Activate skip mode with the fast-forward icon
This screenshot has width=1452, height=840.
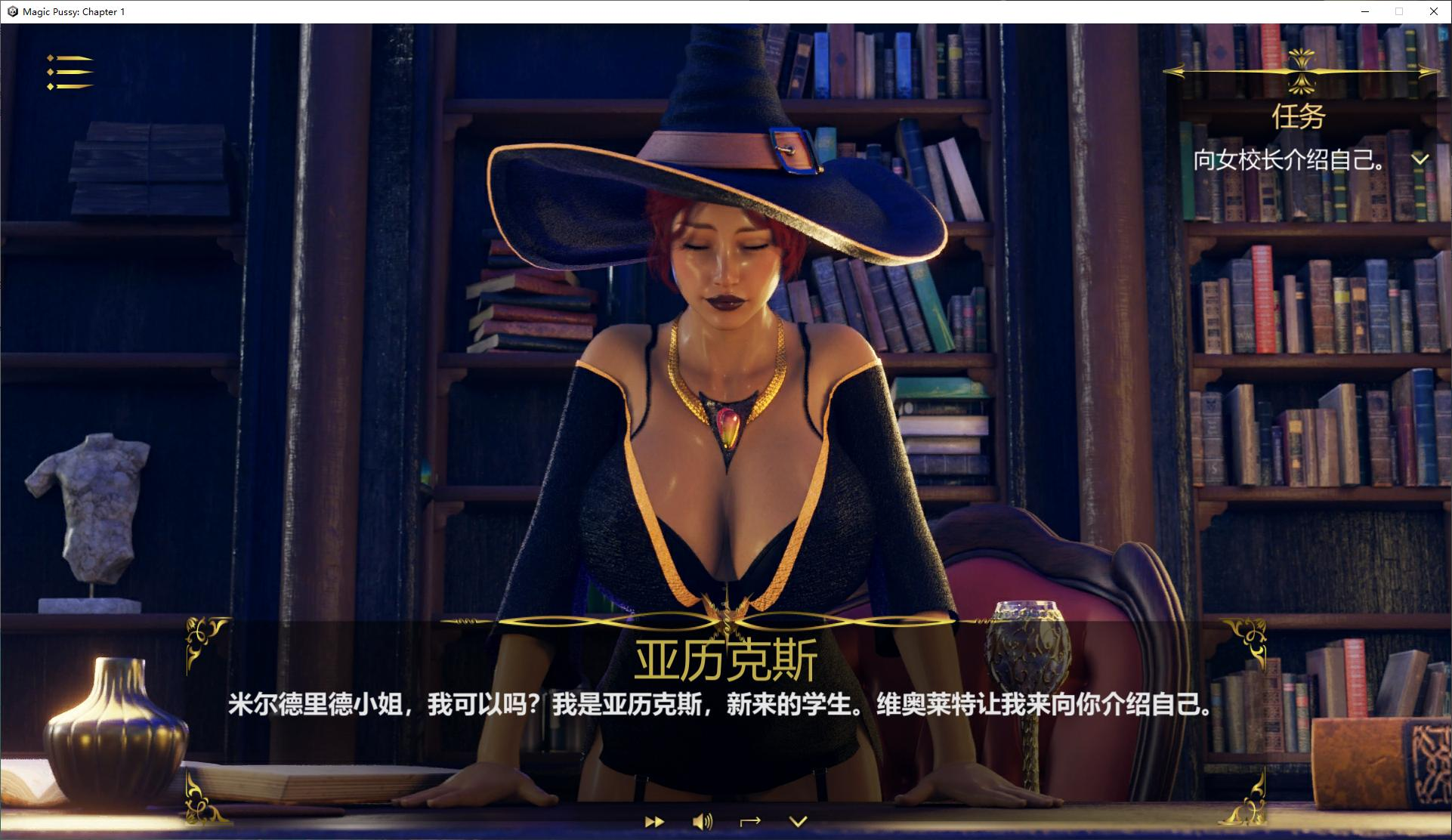pos(654,821)
